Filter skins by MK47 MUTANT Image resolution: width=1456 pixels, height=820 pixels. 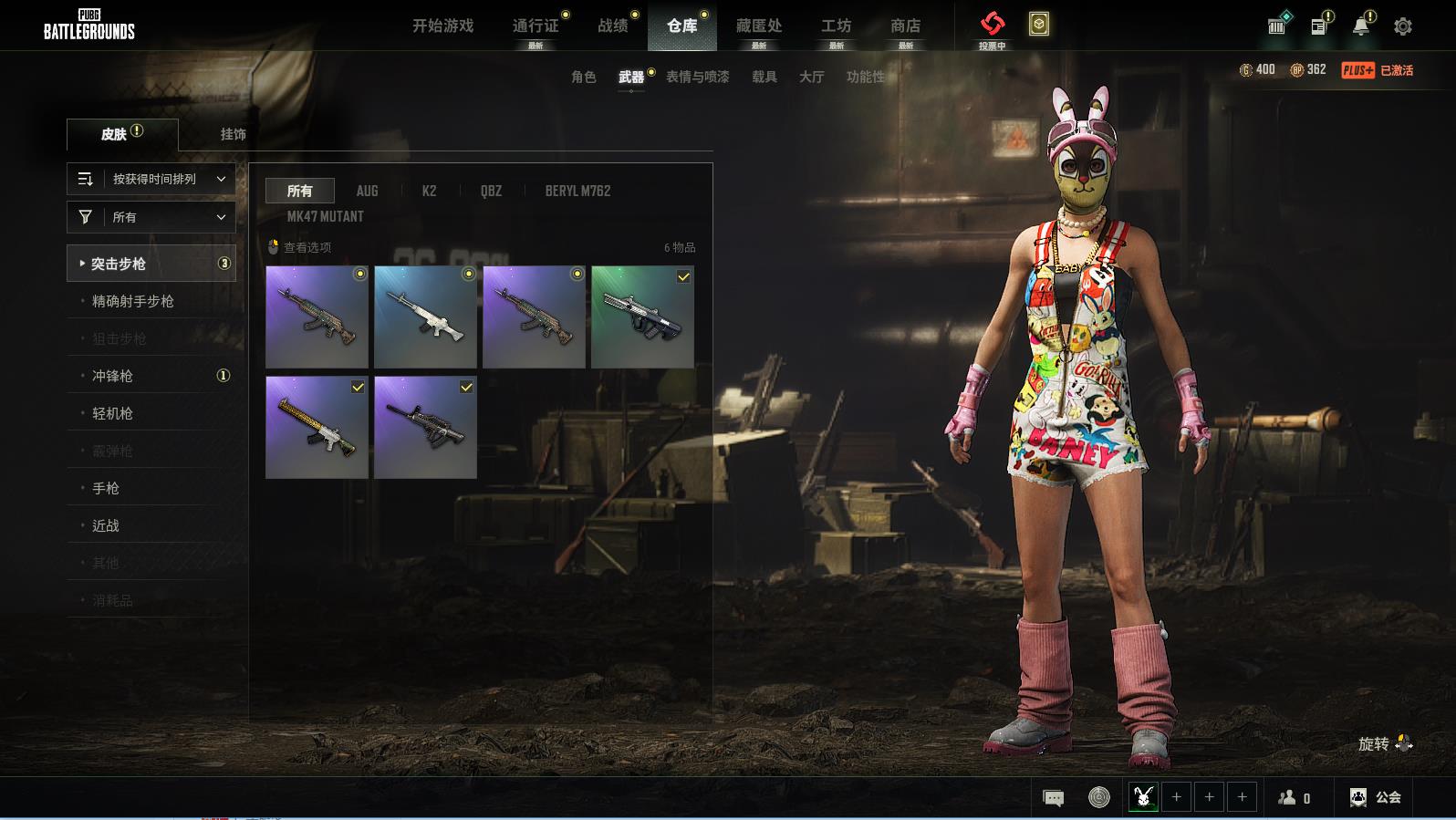(x=325, y=216)
